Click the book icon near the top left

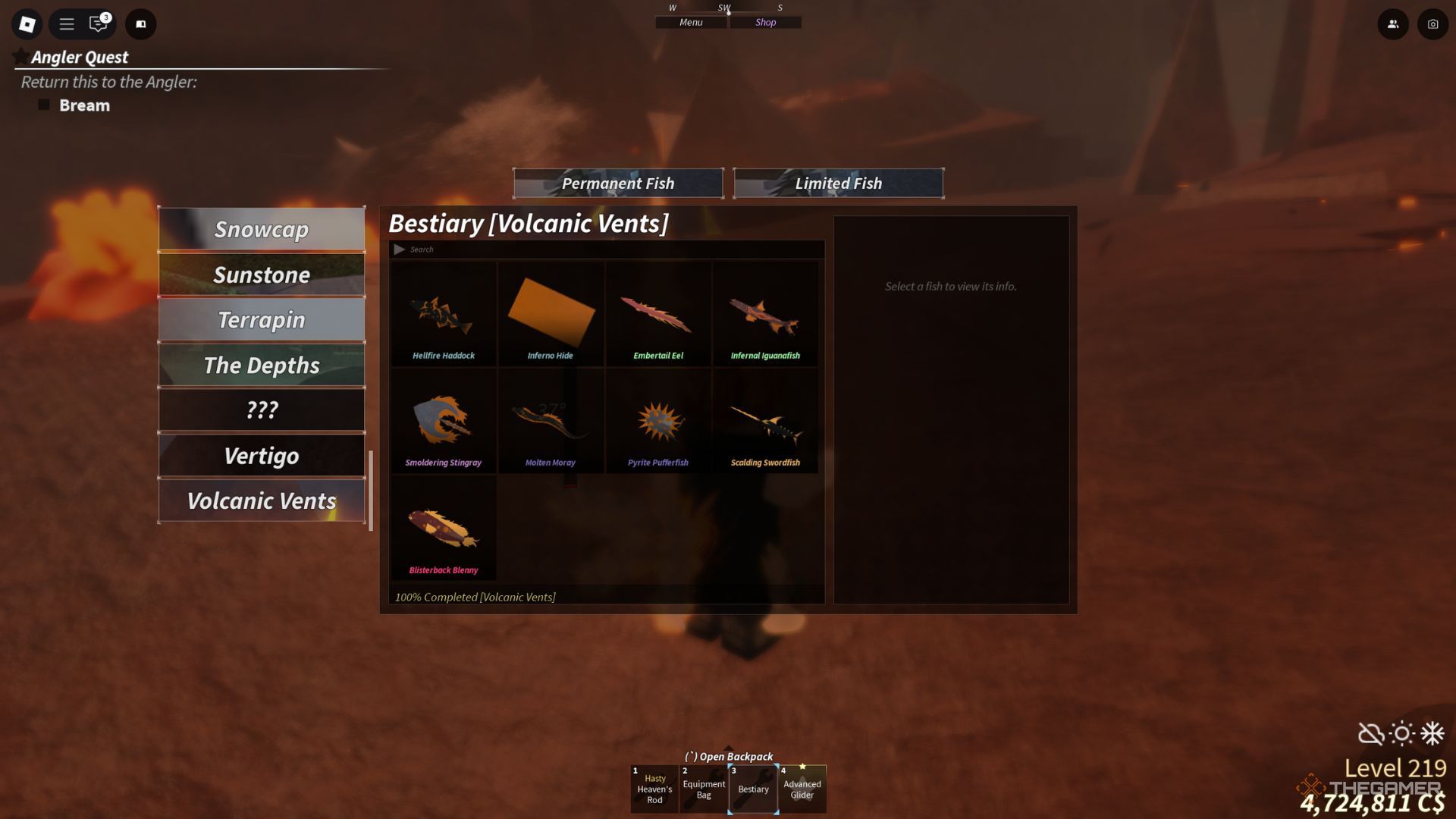click(140, 24)
